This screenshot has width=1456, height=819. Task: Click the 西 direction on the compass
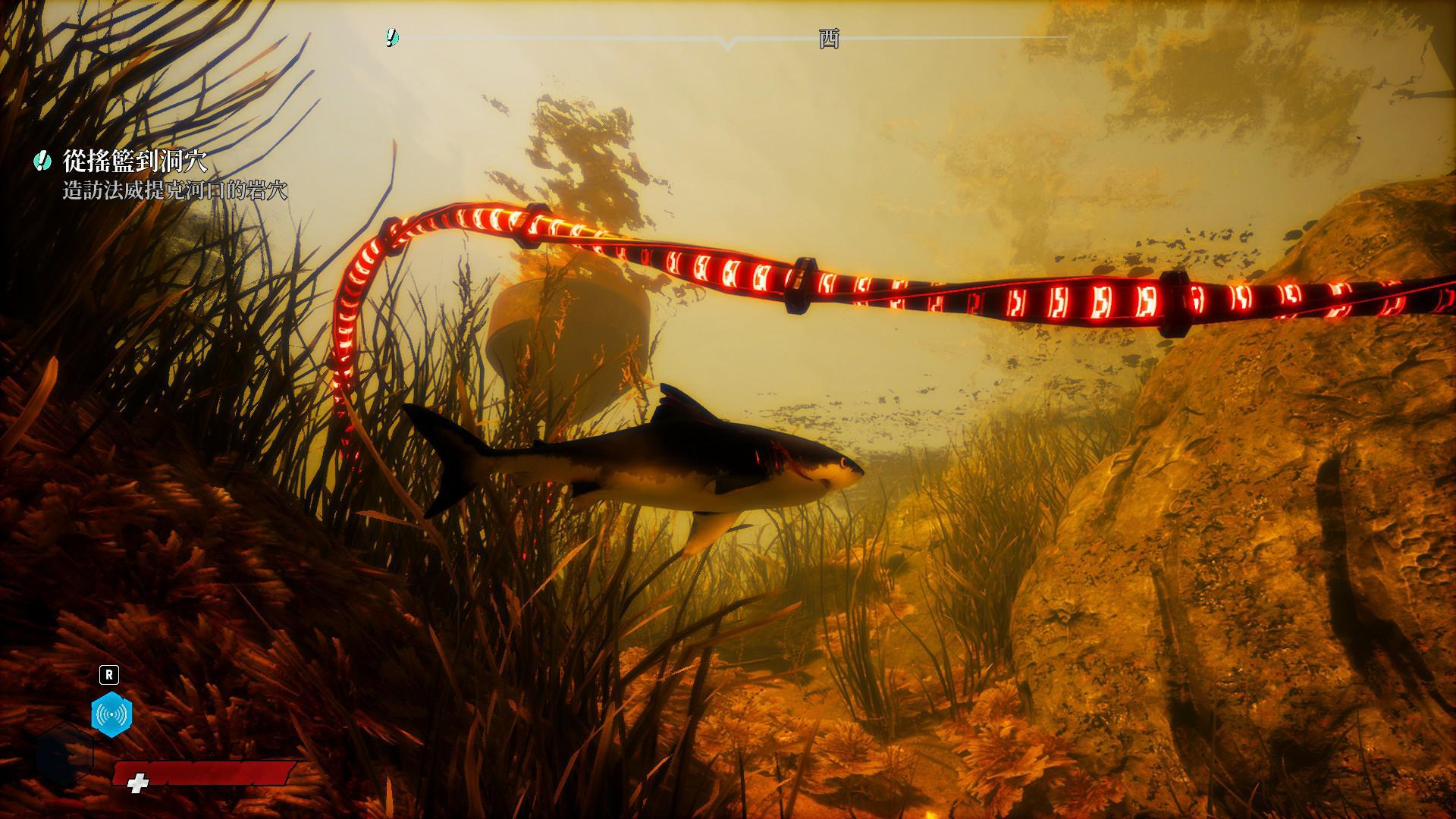tap(829, 39)
